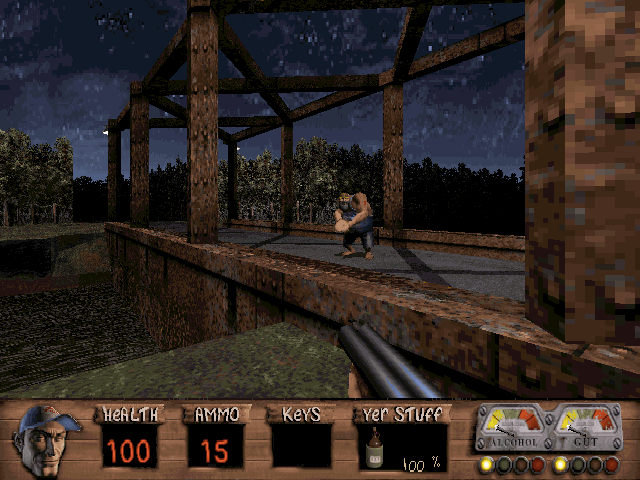The height and width of the screenshot is (480, 640).
Task: Select the whiskey bottle in Yer Stuff
Action: click(373, 449)
